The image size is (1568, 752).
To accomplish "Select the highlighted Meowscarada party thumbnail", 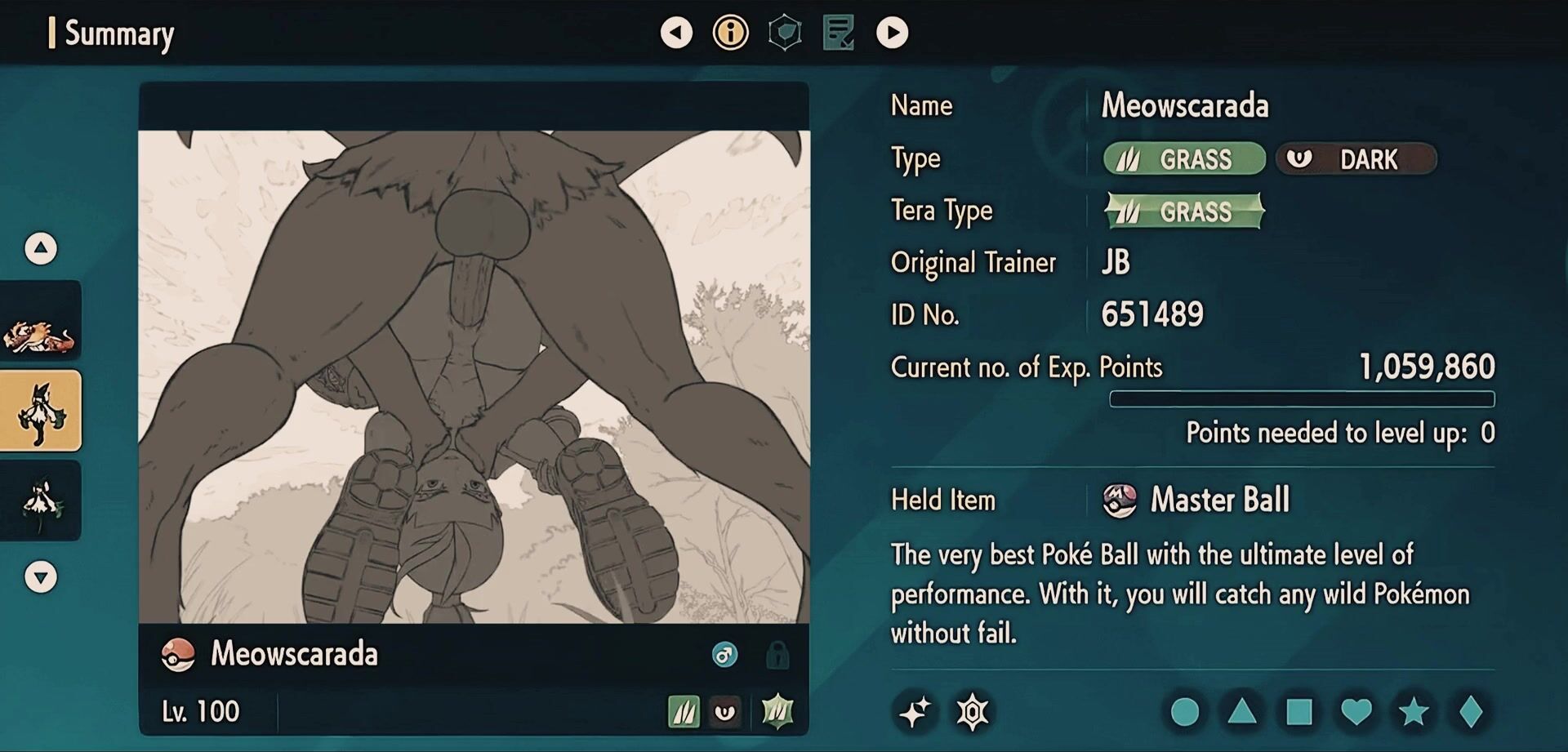I will tap(41, 411).
